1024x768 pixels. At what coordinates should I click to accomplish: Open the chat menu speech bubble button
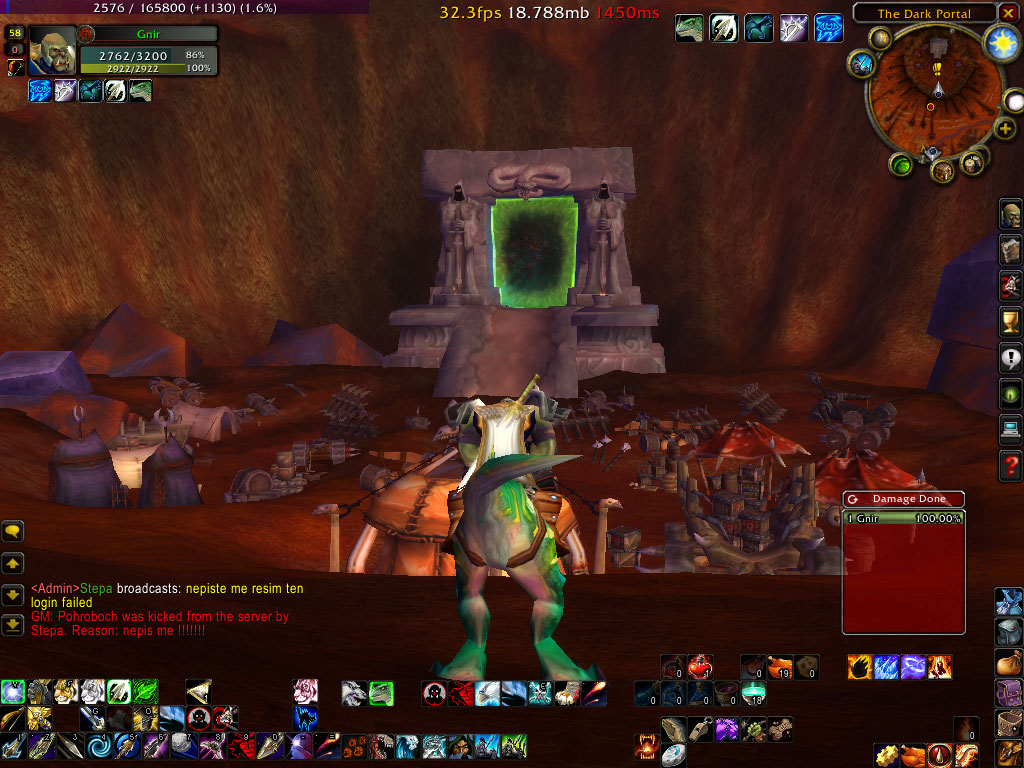(13, 531)
